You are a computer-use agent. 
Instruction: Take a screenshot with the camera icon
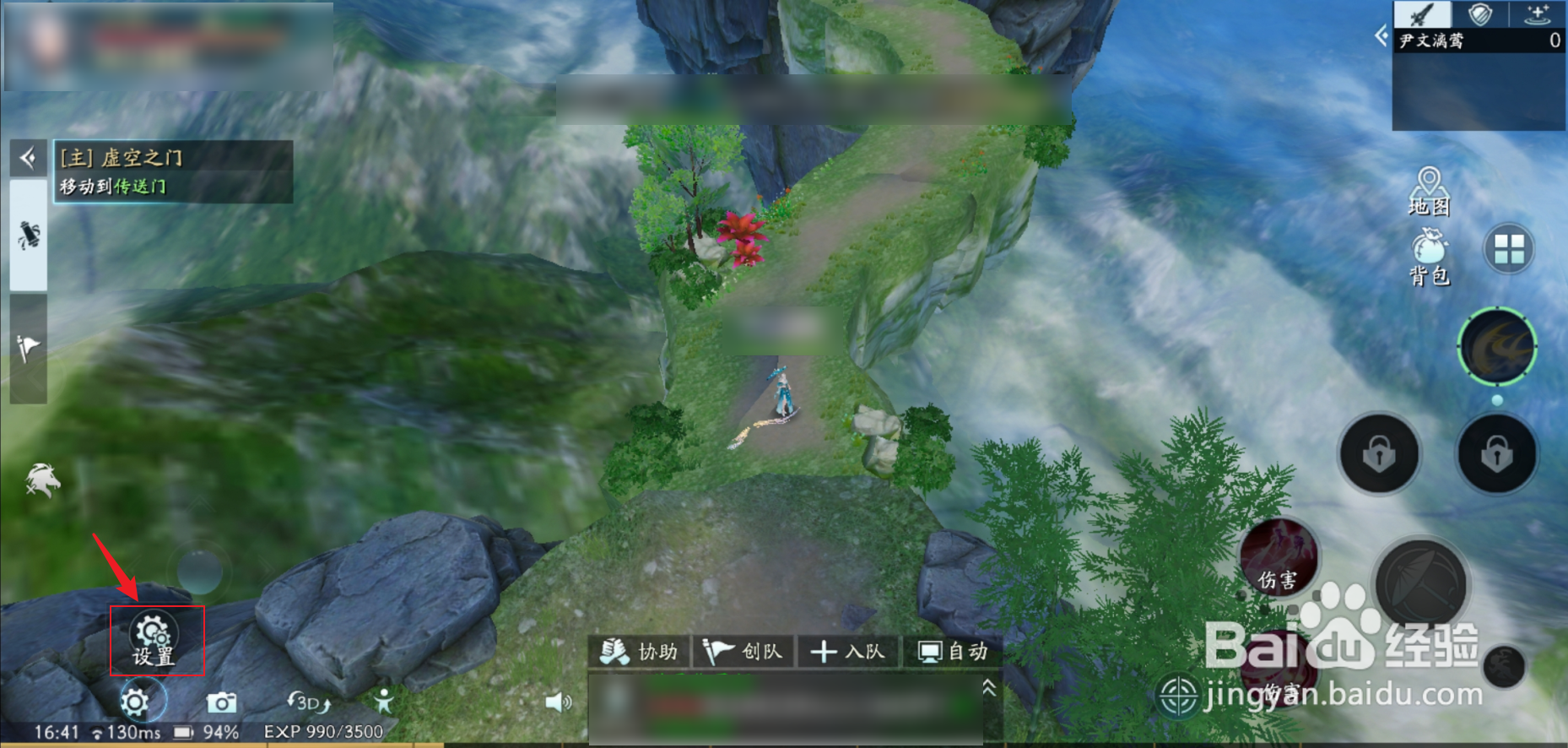click(x=222, y=702)
